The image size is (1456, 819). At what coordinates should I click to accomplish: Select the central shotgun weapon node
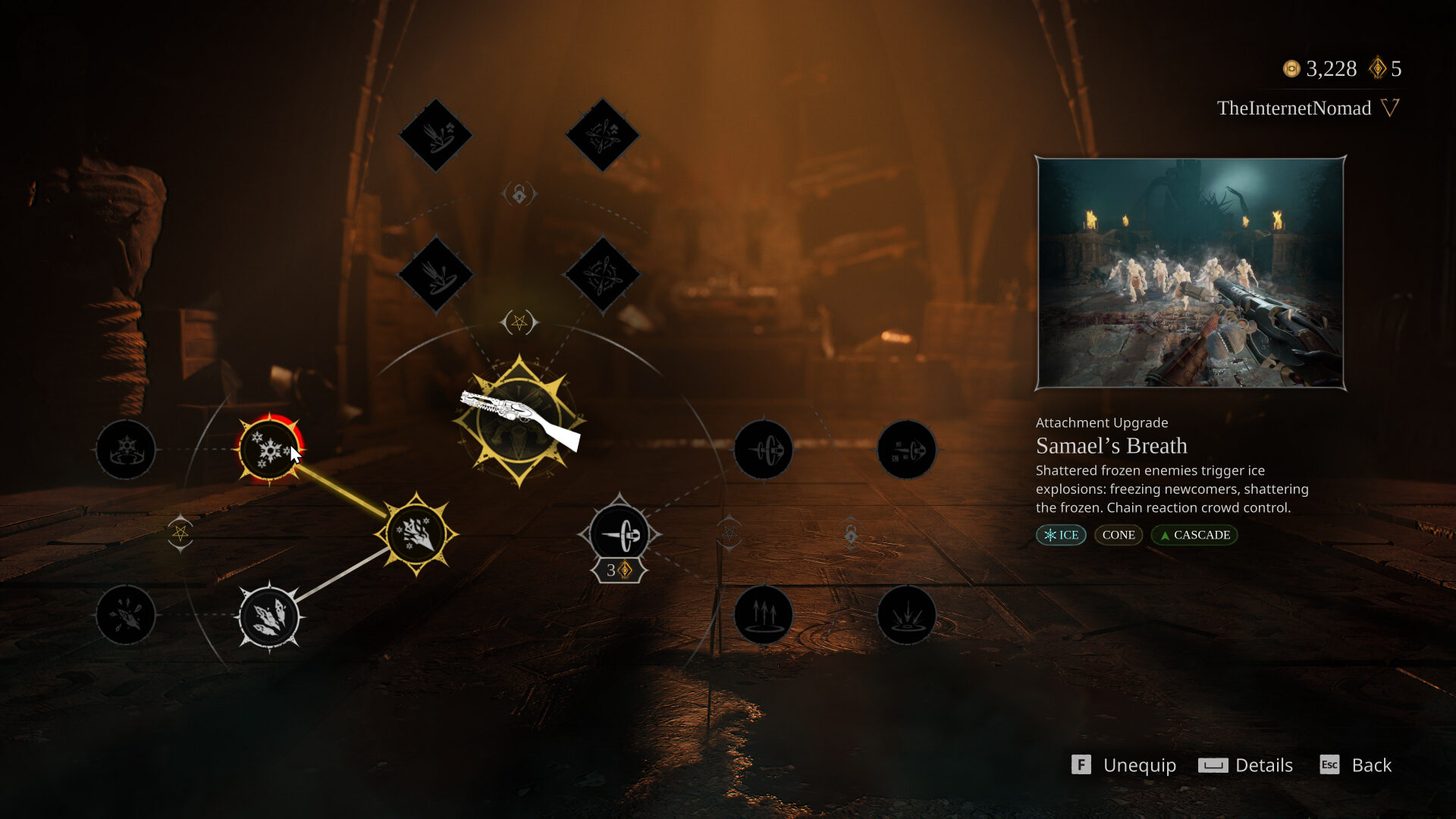519,420
